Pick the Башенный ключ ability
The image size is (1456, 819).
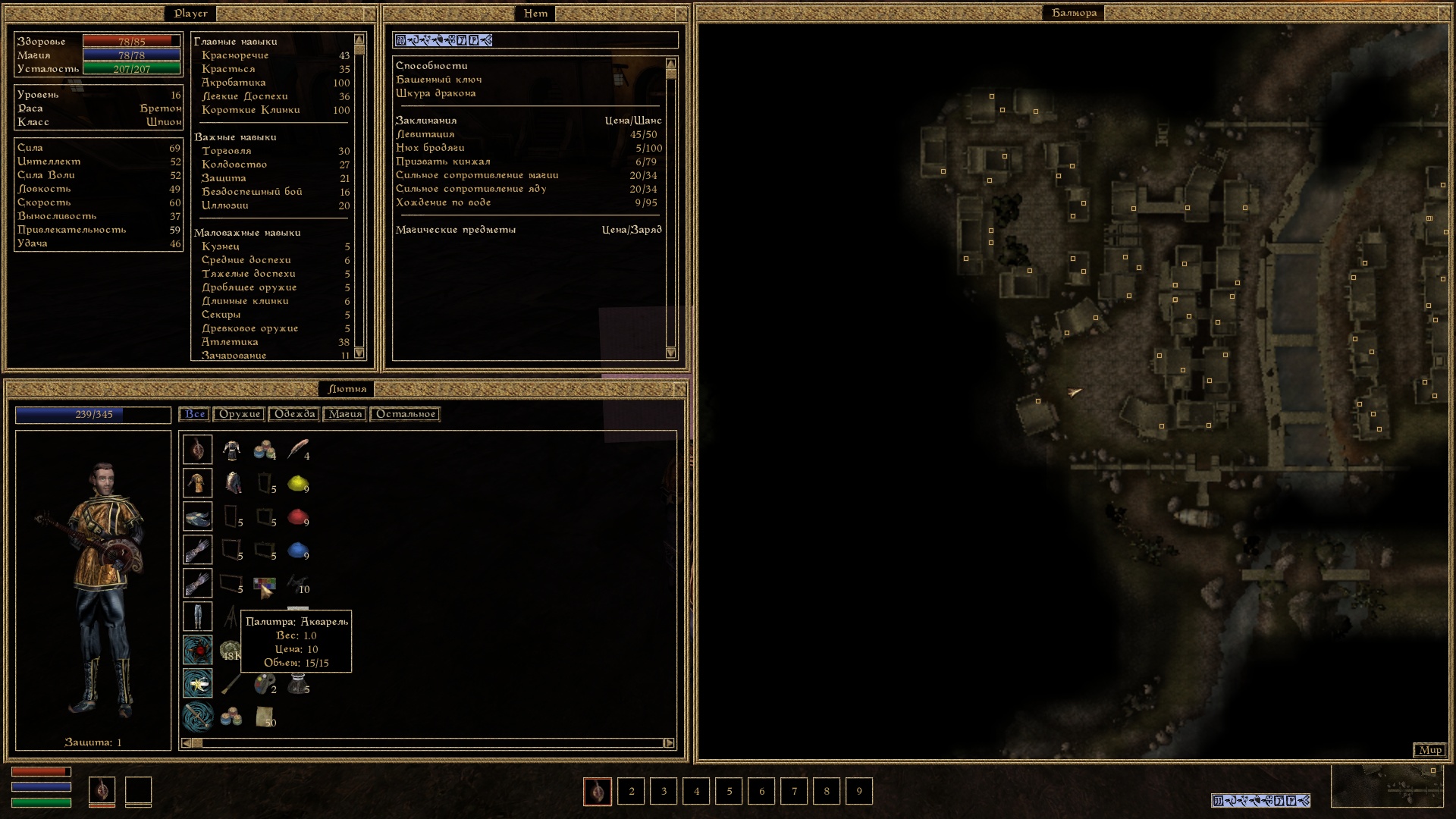click(438, 80)
